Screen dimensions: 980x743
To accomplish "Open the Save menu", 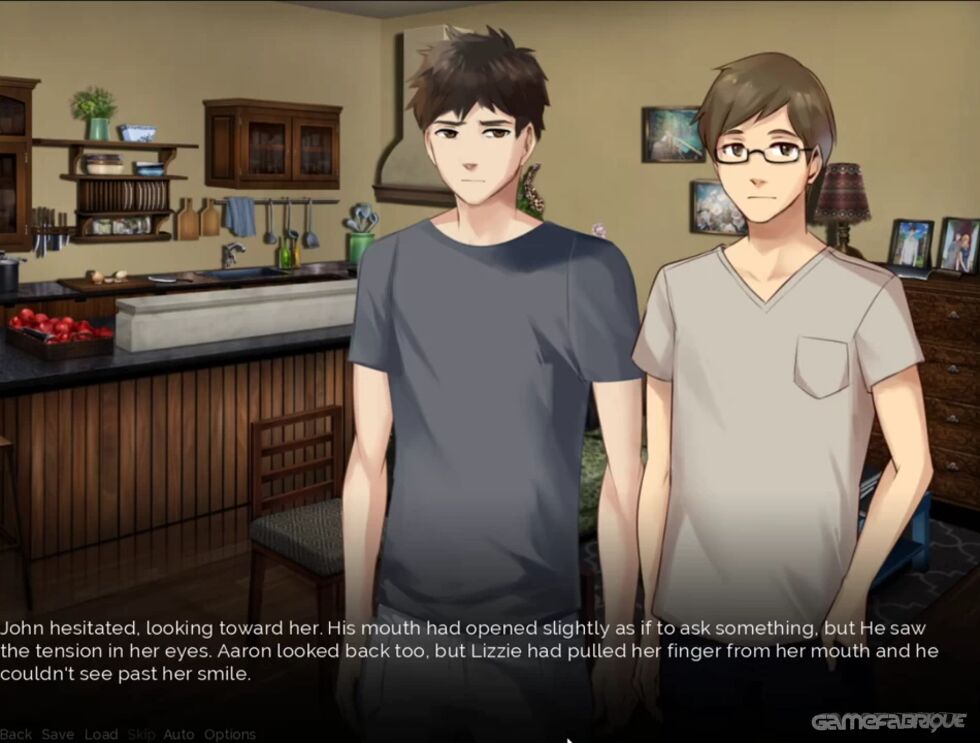I will 58,734.
